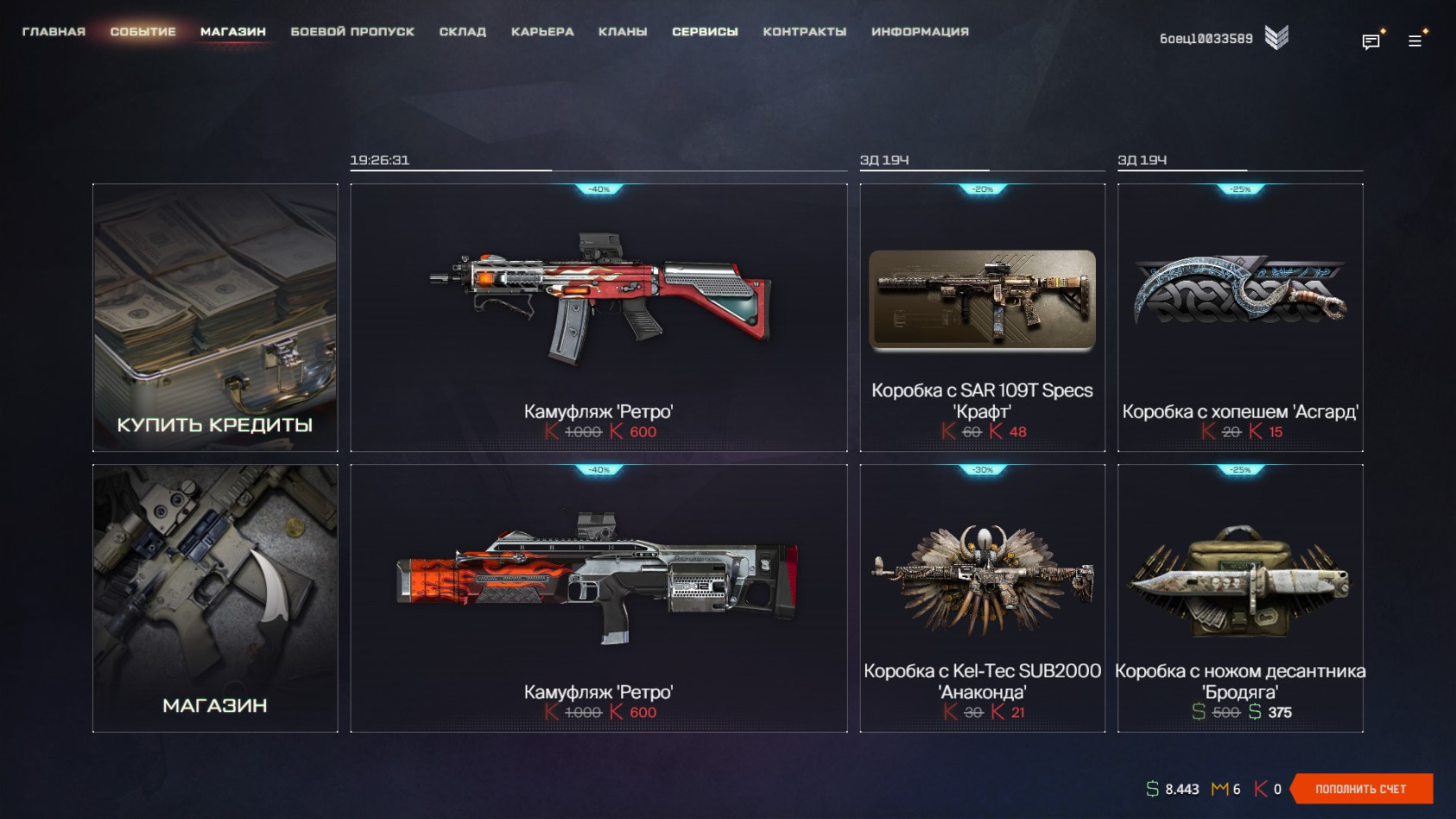Viewport: 1456px width, 819px height.
Task: Open the chat messages icon
Action: [1371, 41]
